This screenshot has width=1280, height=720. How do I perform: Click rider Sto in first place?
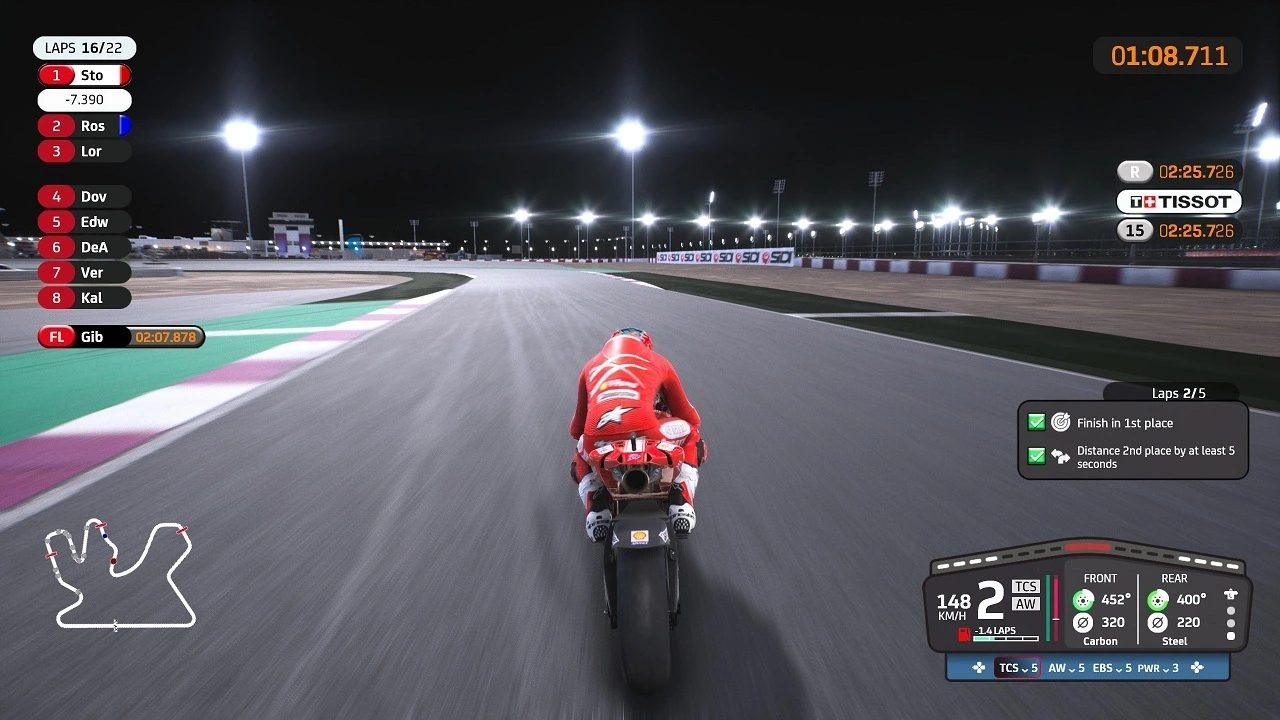[82, 74]
